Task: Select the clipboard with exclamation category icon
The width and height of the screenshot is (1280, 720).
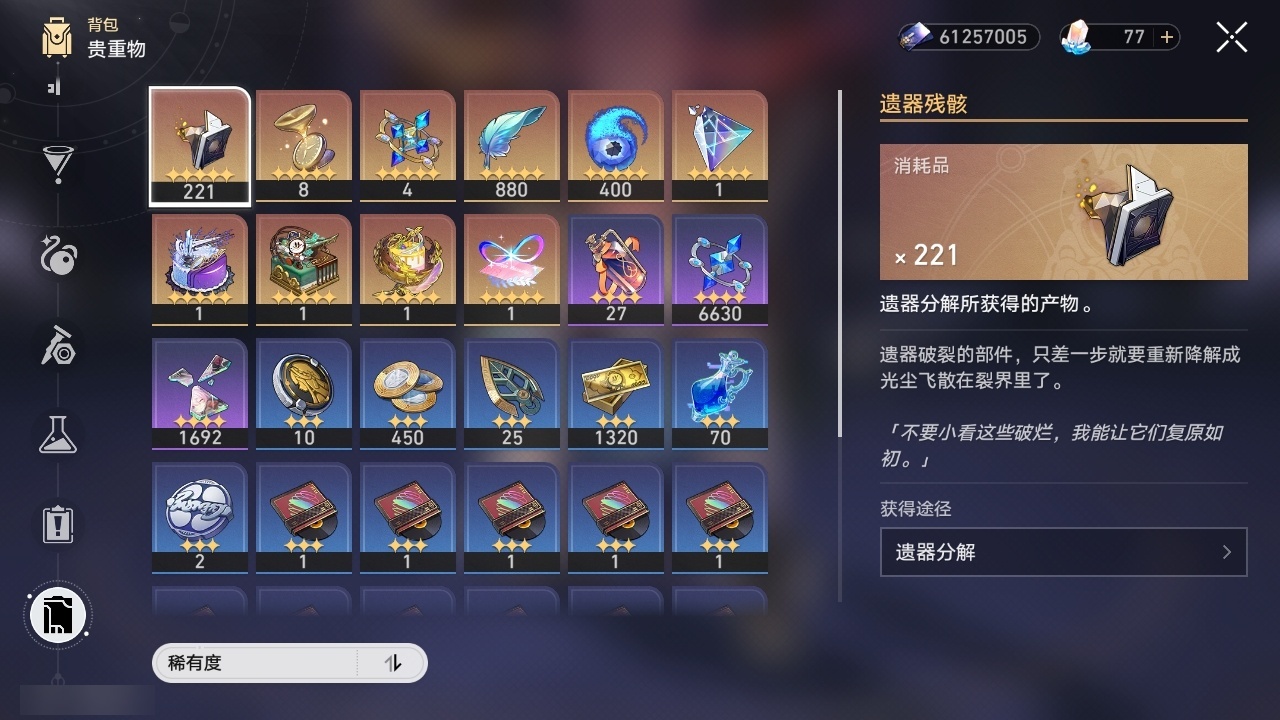Action: 57,523
